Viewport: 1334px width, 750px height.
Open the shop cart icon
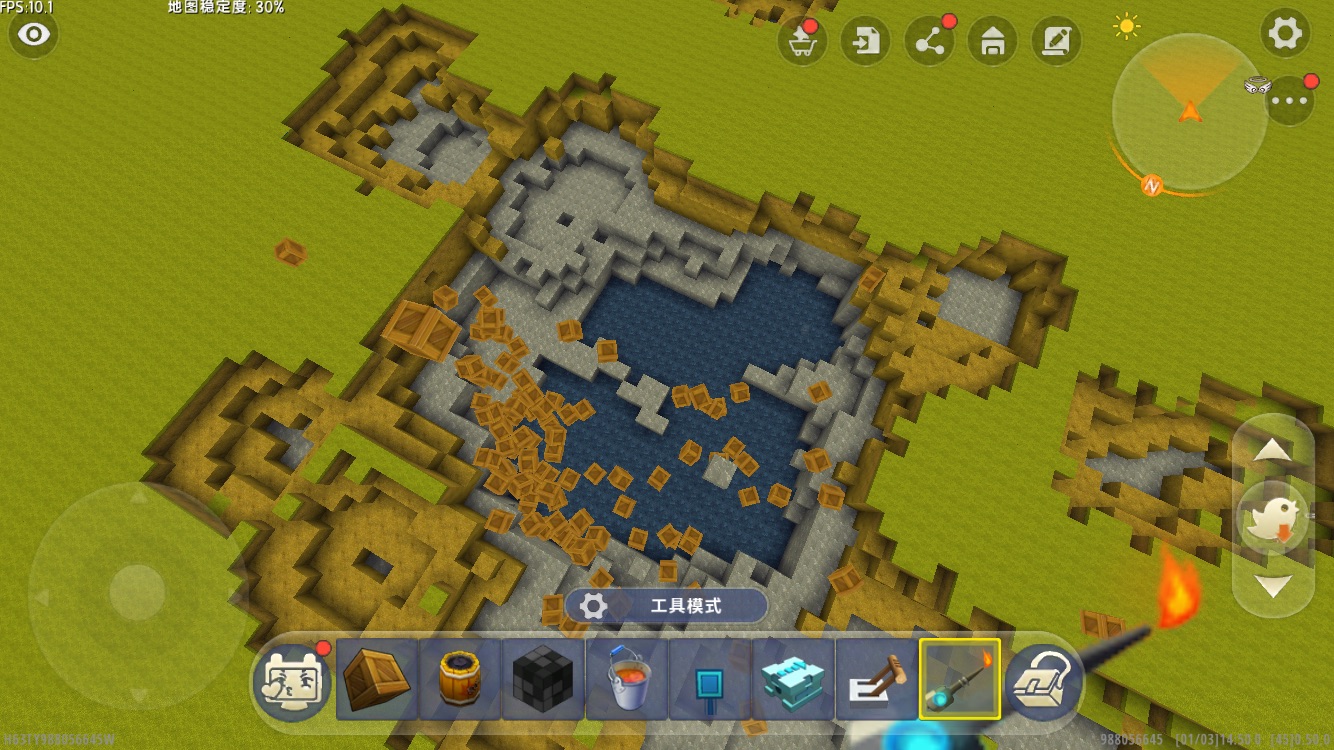click(x=802, y=41)
